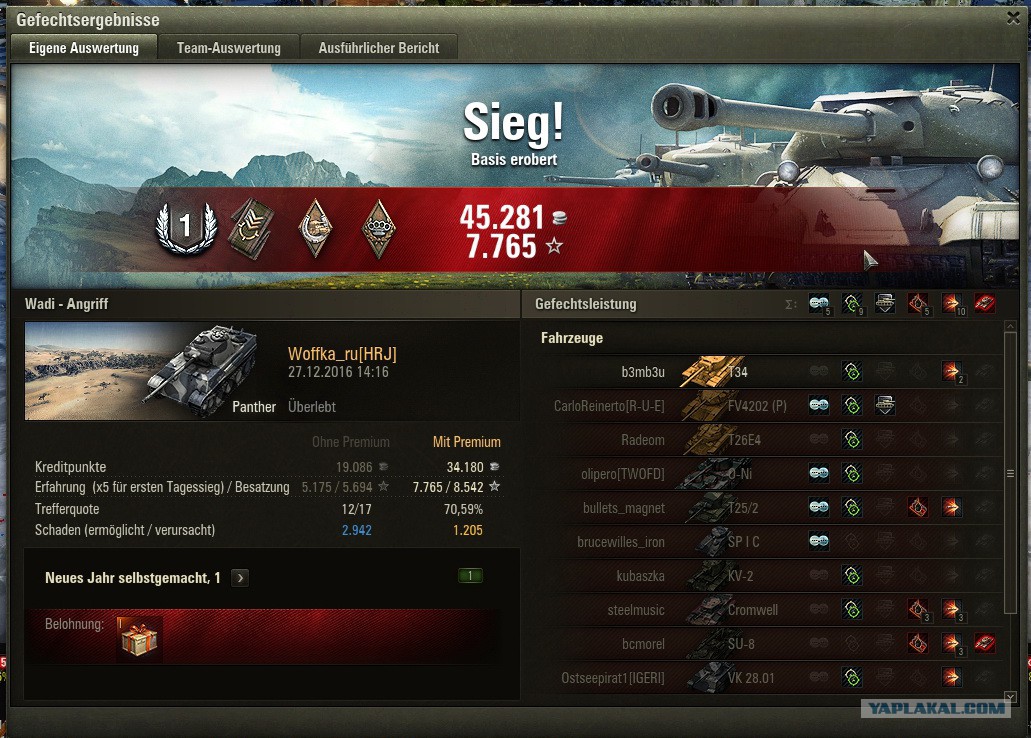Choose the CarloReinerto[R-U-E] row

(609, 406)
